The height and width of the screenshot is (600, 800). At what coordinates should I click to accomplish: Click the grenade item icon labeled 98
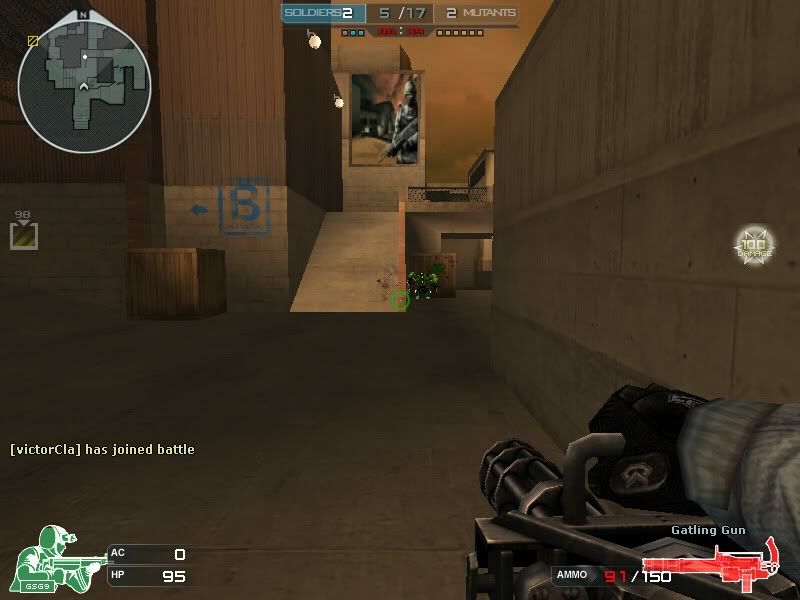pyautogui.click(x=24, y=236)
